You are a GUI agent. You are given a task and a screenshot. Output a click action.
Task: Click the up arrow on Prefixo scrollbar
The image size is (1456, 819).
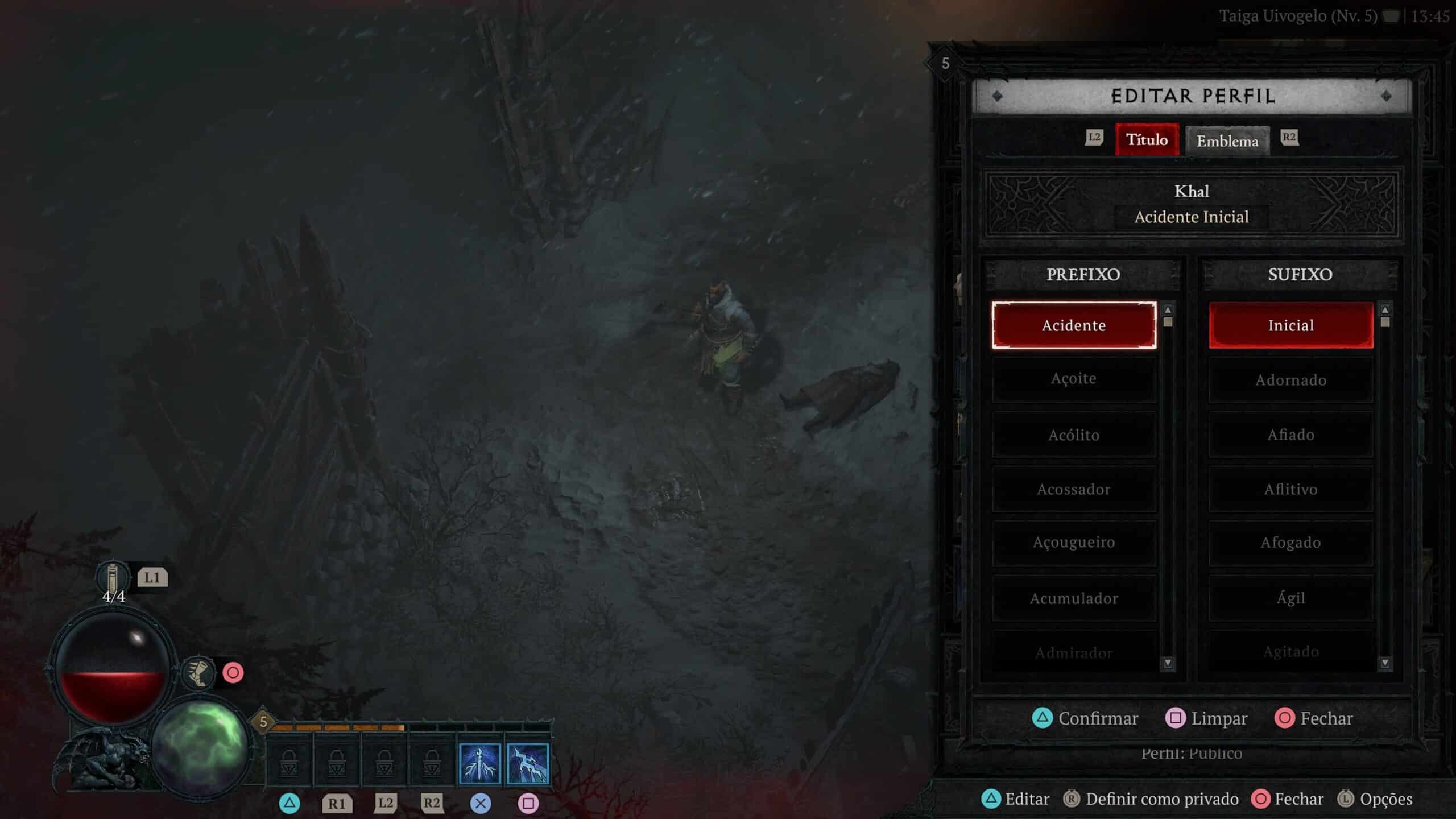point(1168,311)
